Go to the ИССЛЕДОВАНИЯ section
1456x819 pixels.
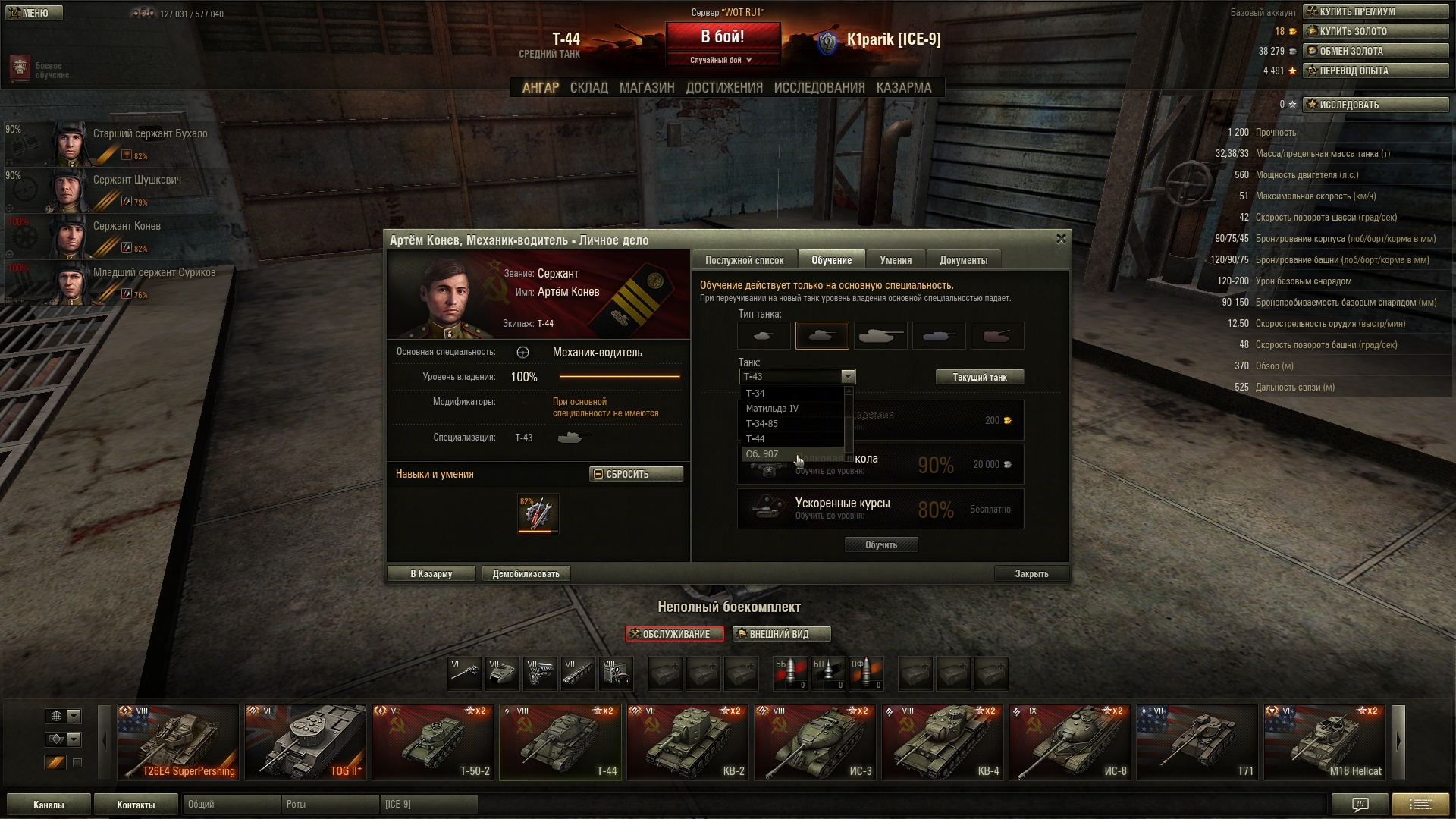(819, 88)
